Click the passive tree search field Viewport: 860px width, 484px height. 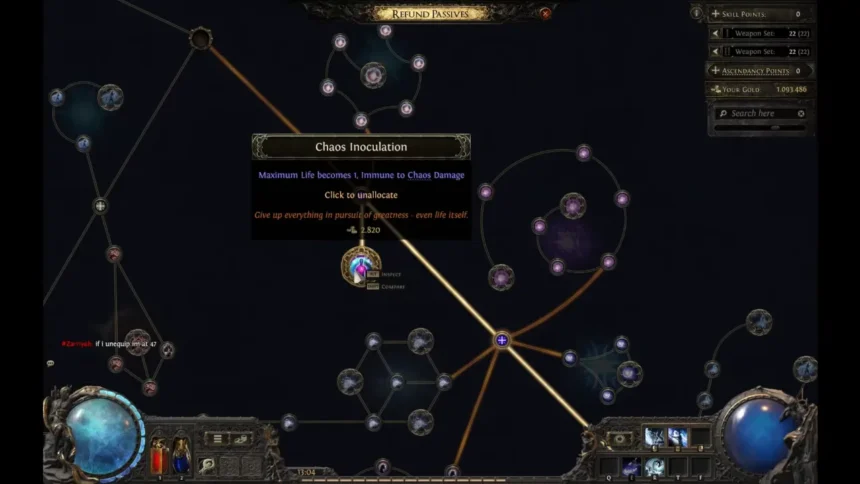click(753, 114)
